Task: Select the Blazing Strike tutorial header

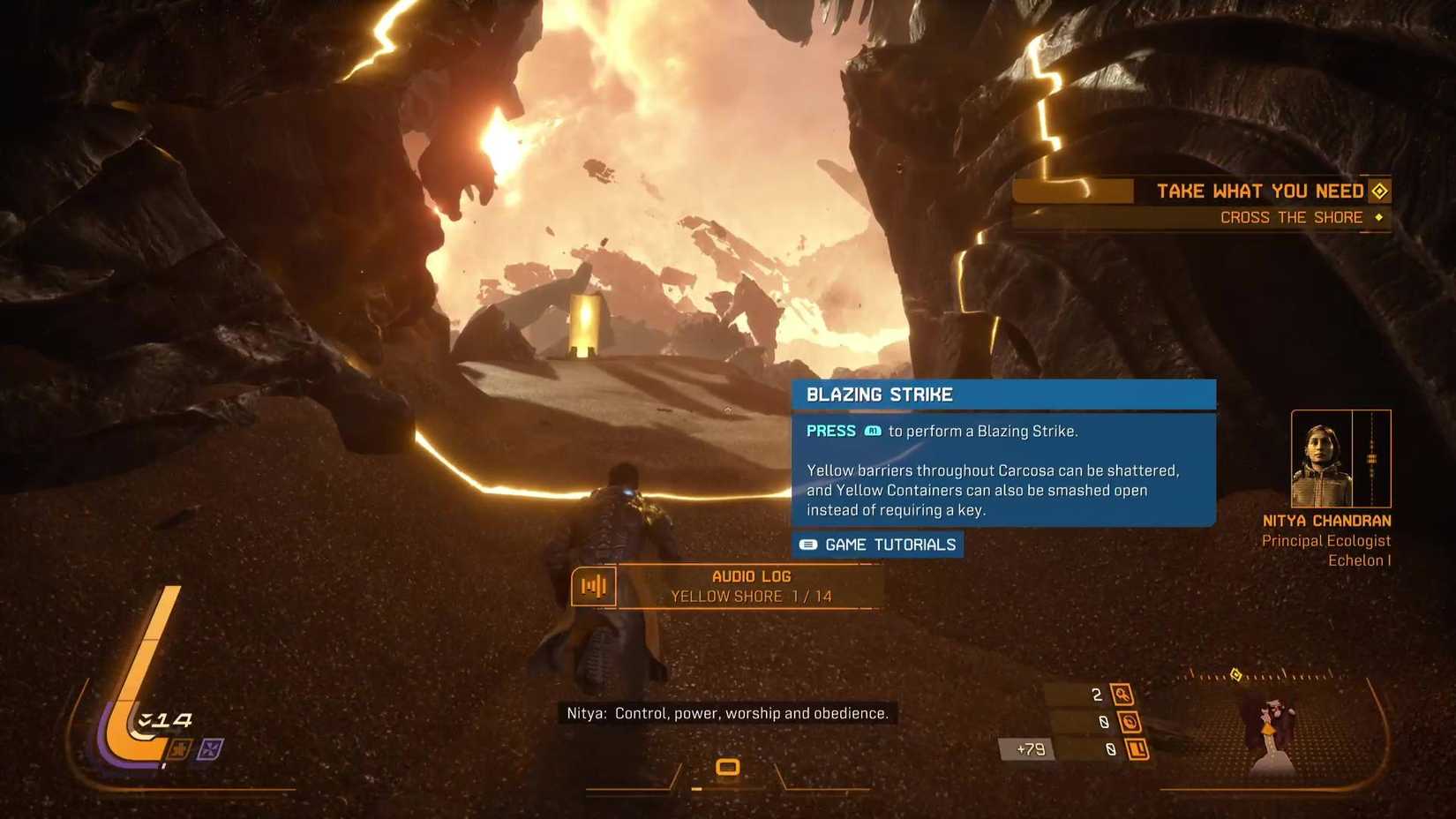Action: click(1003, 394)
